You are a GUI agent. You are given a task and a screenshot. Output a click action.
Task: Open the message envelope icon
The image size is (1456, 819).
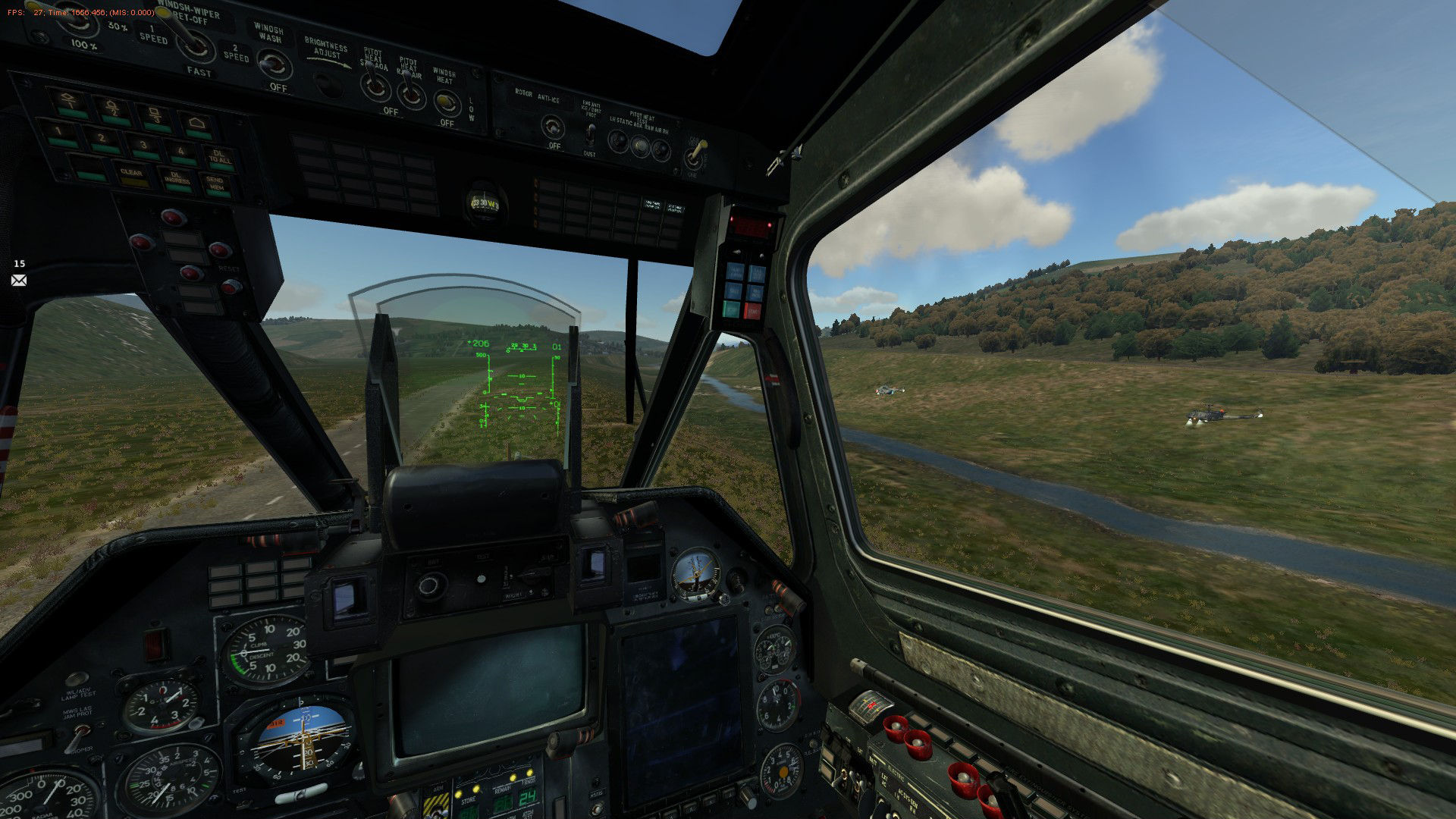pos(19,281)
